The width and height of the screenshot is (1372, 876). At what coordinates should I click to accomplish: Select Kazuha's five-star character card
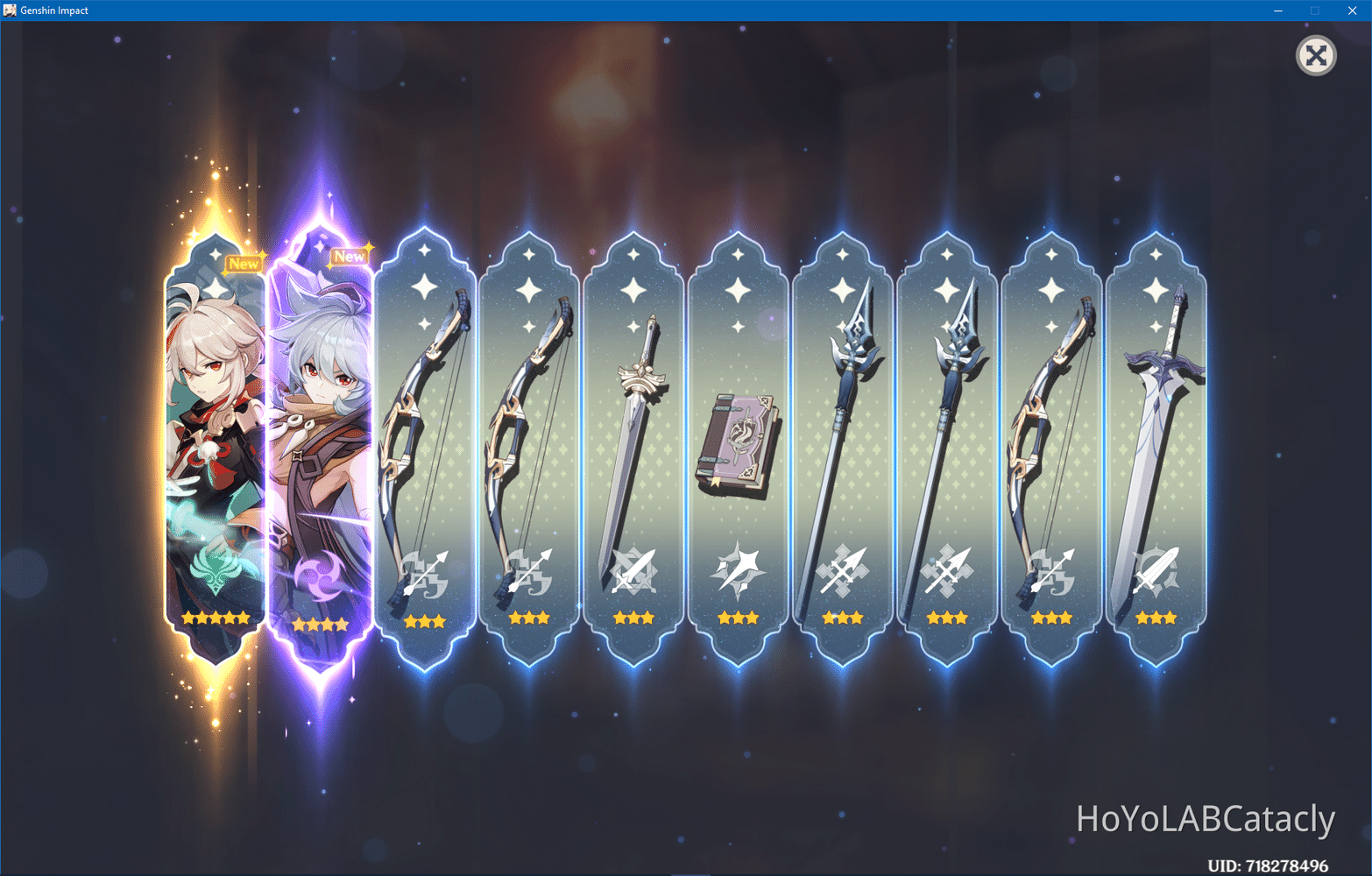pos(213,438)
